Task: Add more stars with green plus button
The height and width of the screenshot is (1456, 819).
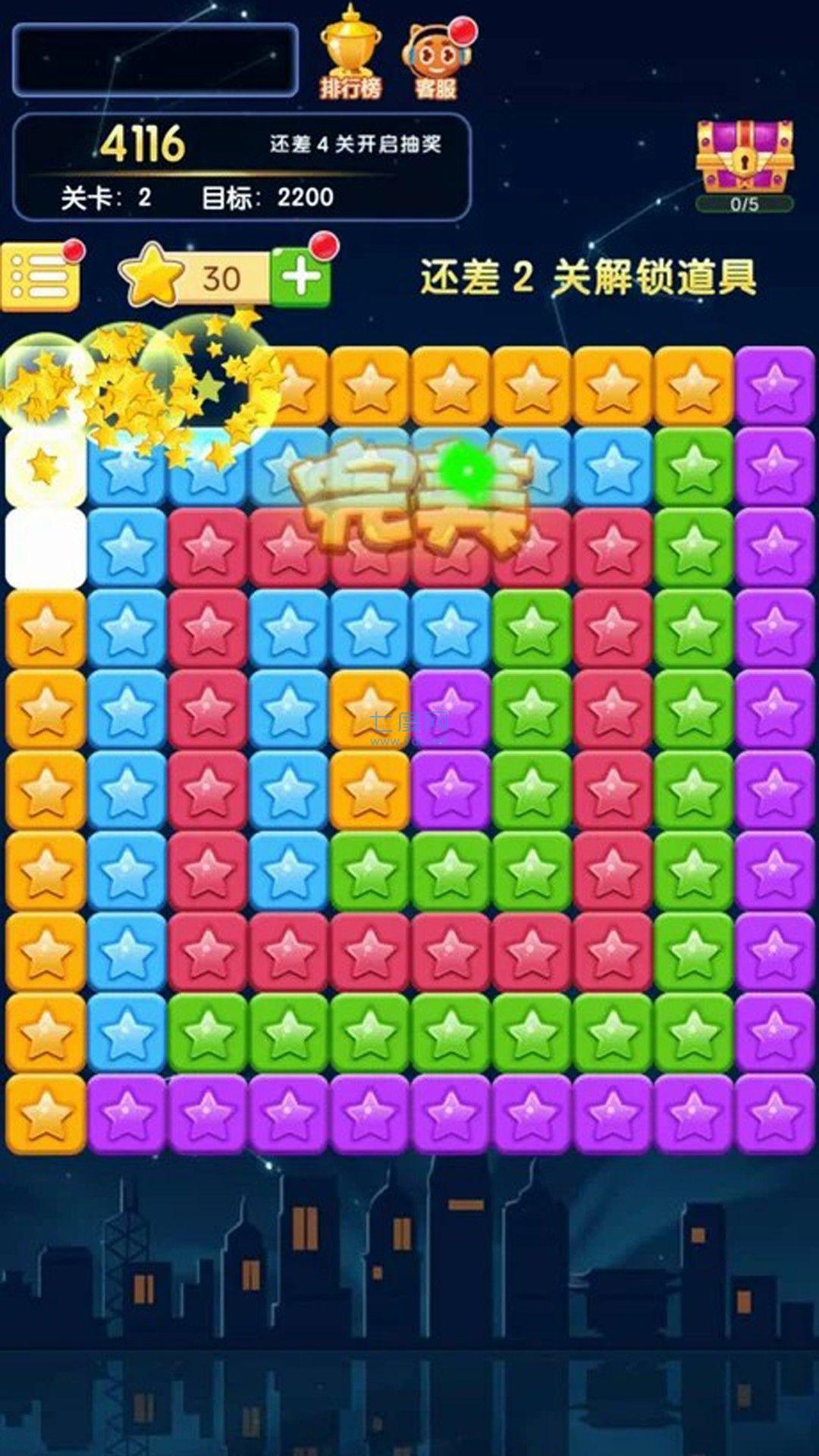Action: coord(302,278)
